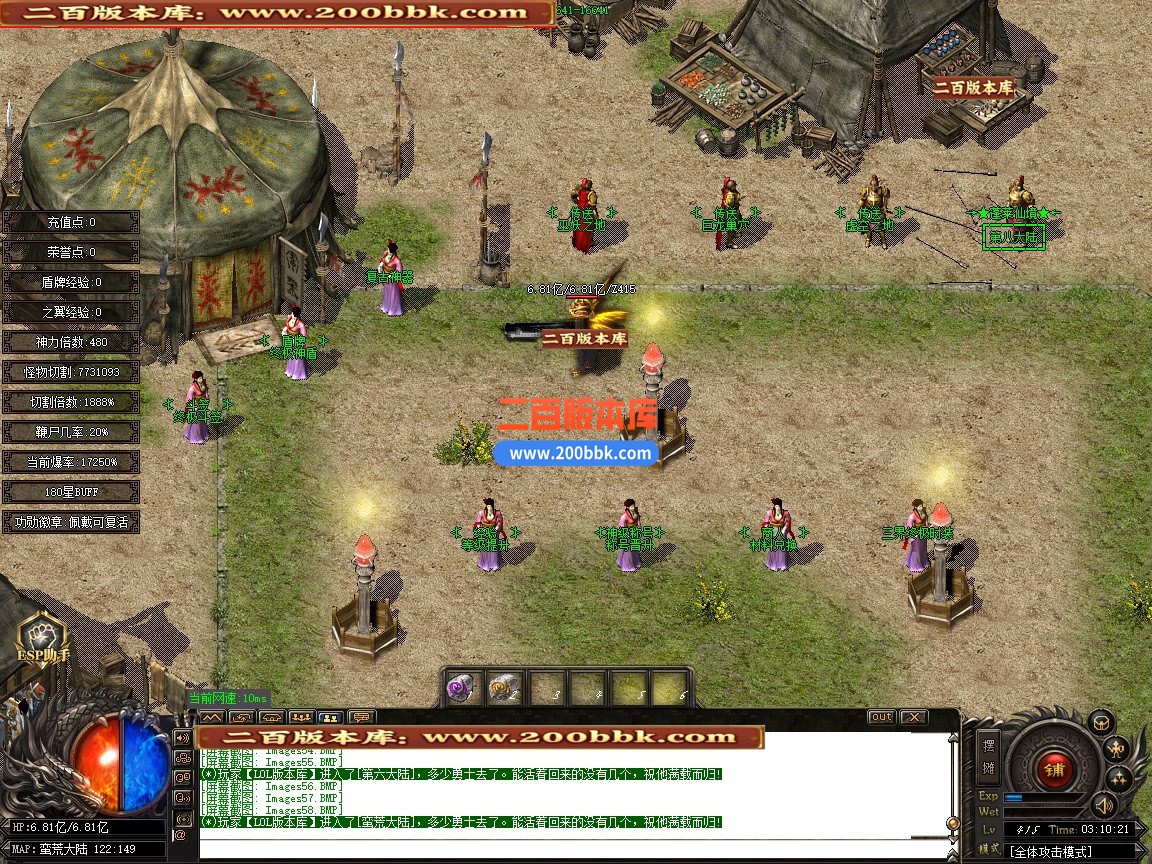Select the orange scroll hotbar slot
The height and width of the screenshot is (864, 1152).
(x=505, y=689)
